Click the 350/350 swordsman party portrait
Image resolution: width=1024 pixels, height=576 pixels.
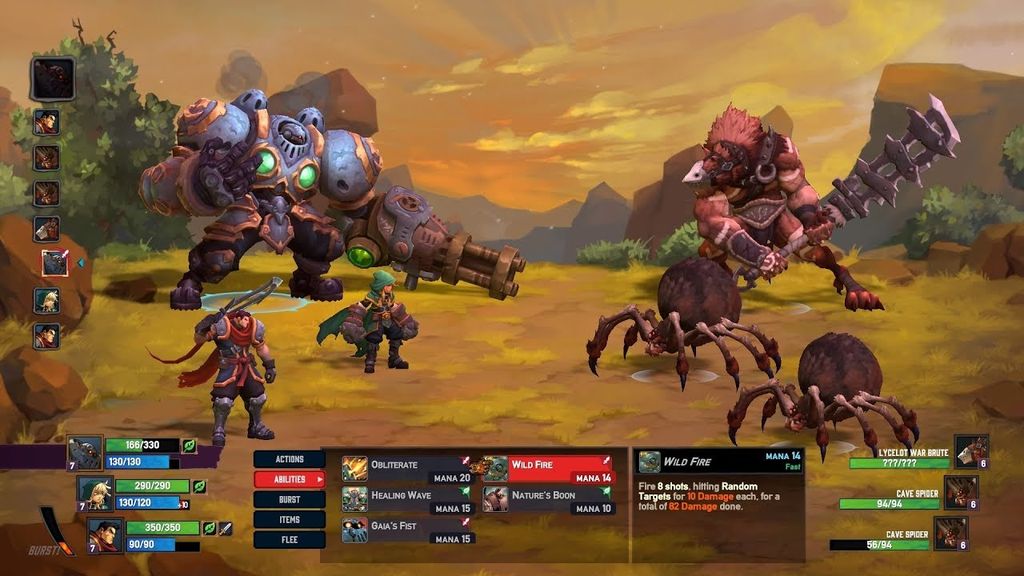(105, 534)
